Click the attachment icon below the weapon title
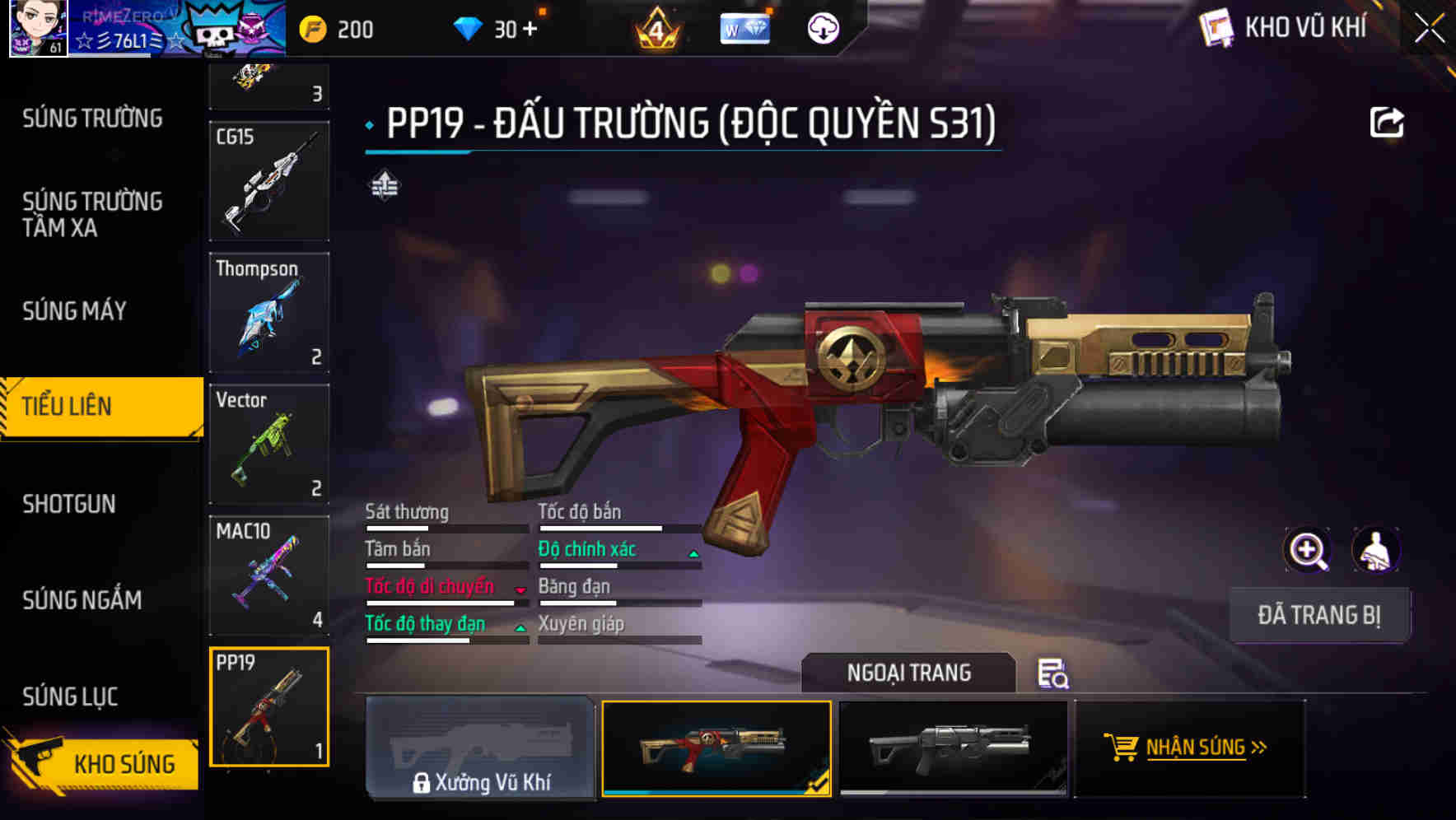The image size is (1456, 820). pyautogui.click(x=384, y=185)
